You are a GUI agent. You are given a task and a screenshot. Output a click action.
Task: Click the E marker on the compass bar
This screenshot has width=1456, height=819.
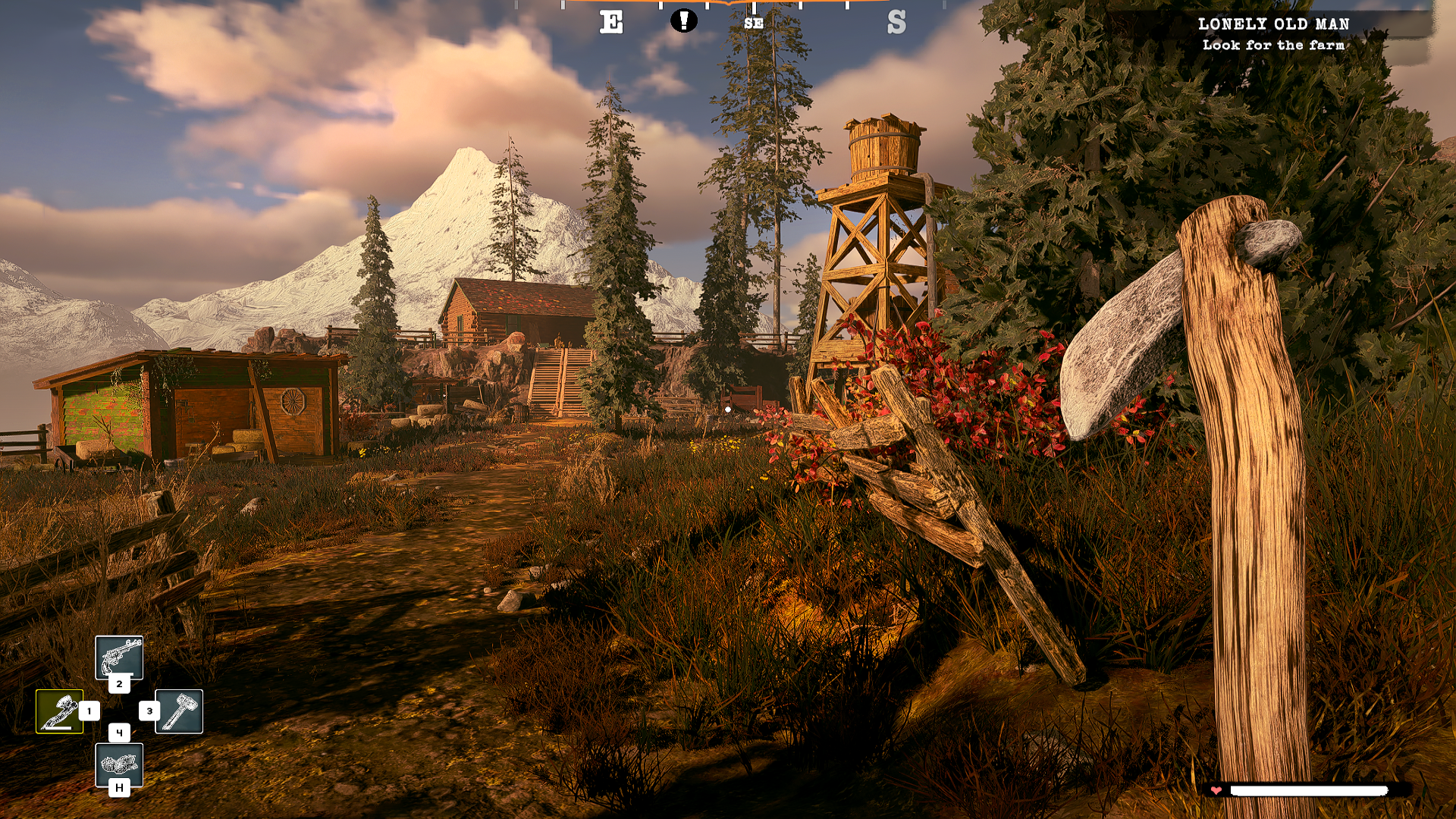coord(611,21)
